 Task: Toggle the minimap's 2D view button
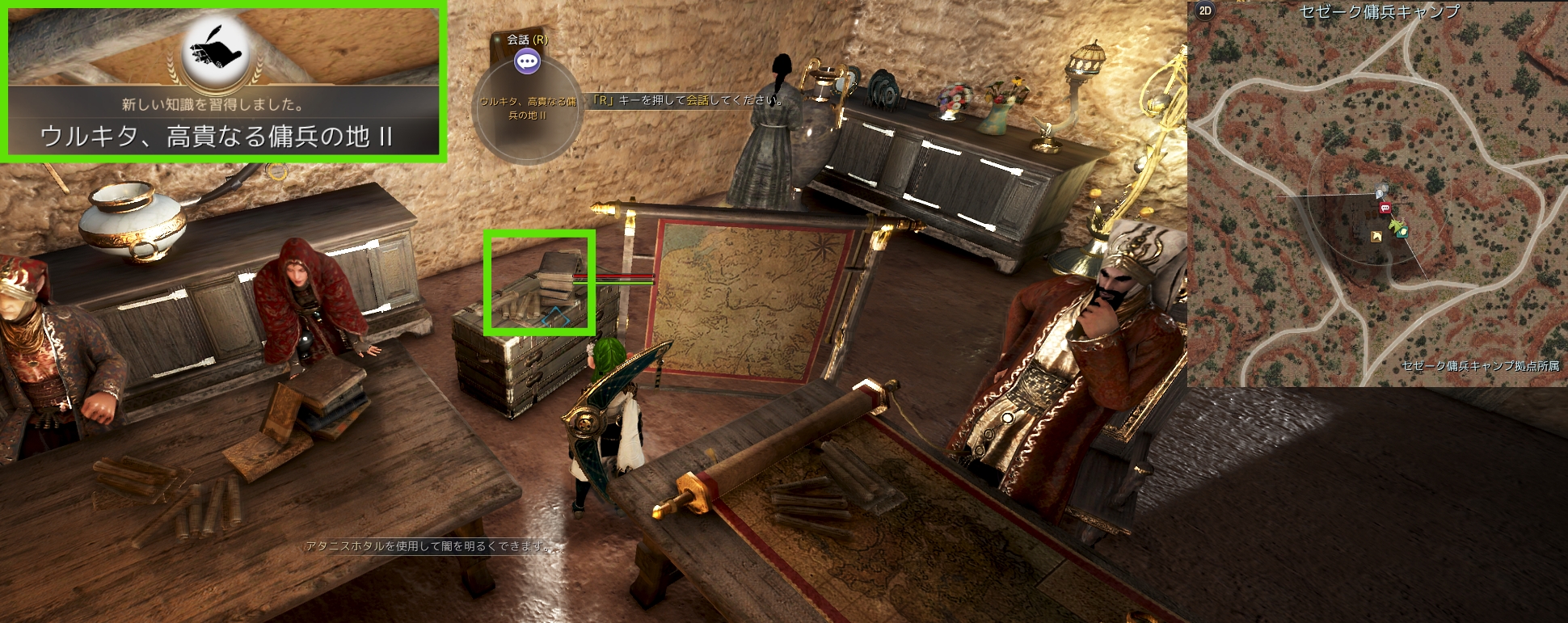point(1205,11)
